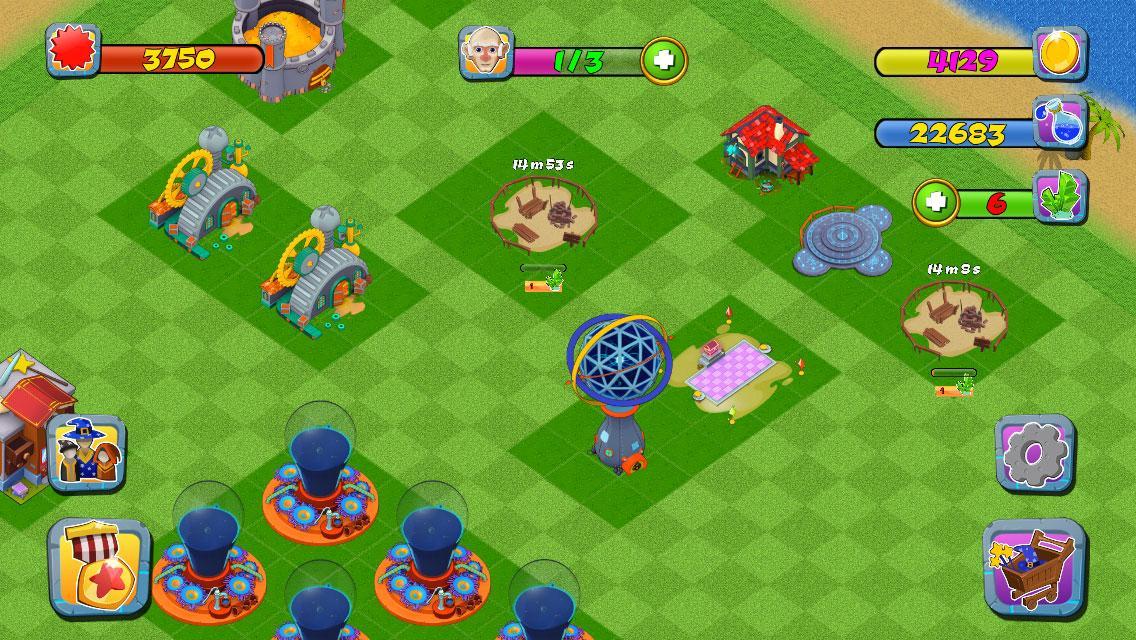The image size is (1136, 640).
Task: Add more builders with the white plus button
Action: [663, 60]
